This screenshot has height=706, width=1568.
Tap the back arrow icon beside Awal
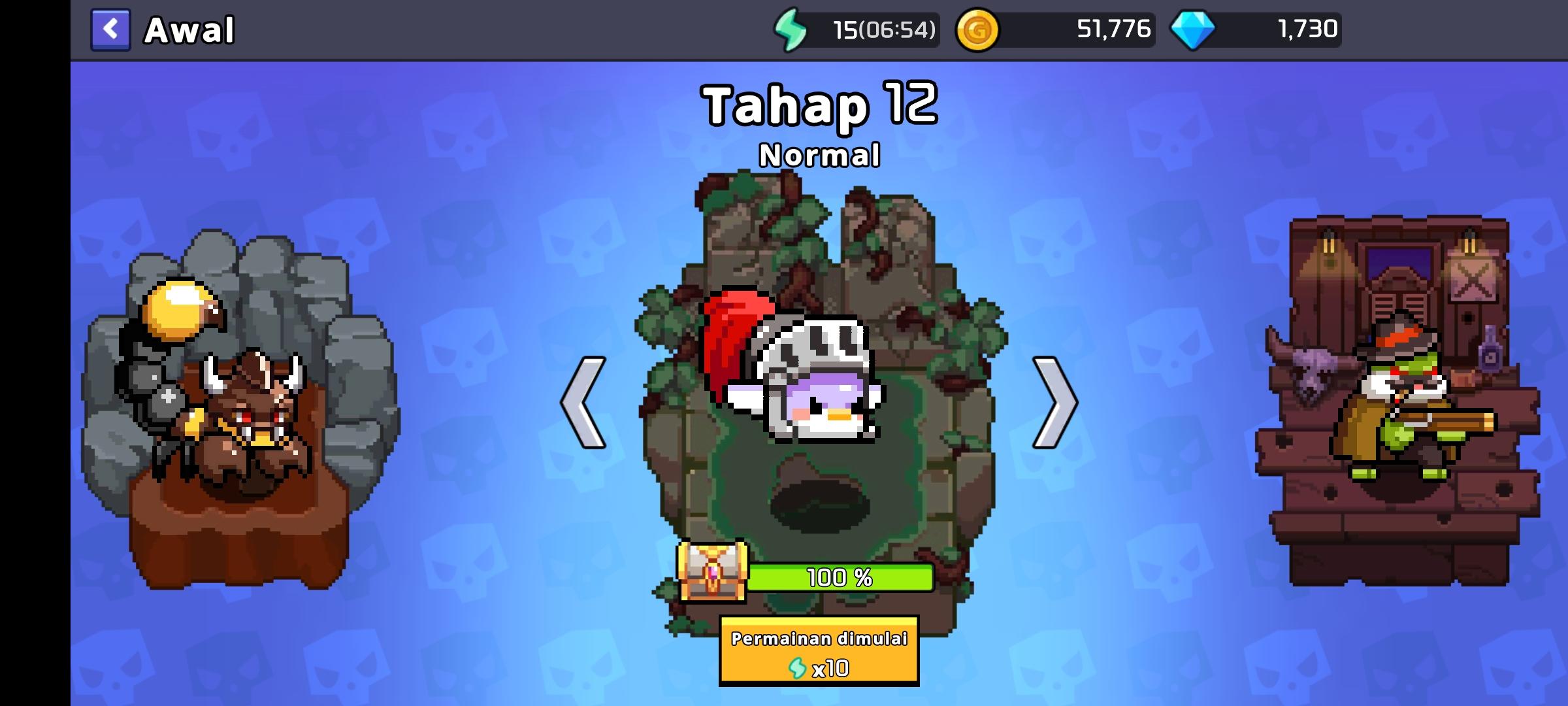pyautogui.click(x=111, y=29)
